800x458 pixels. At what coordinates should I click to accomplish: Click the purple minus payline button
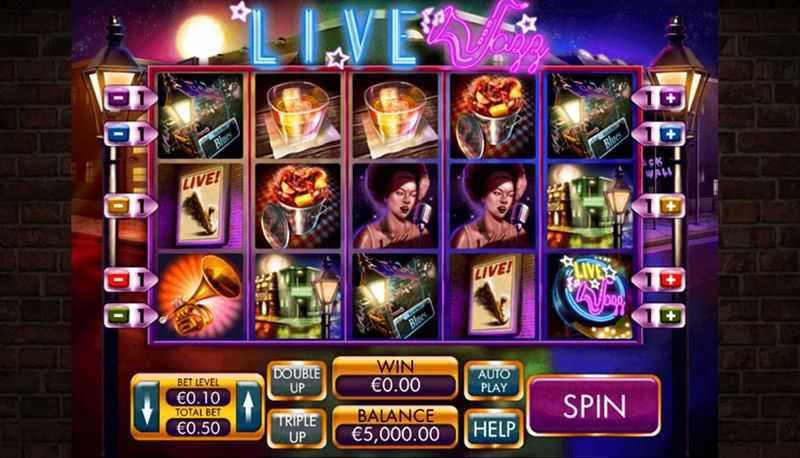click(x=116, y=98)
